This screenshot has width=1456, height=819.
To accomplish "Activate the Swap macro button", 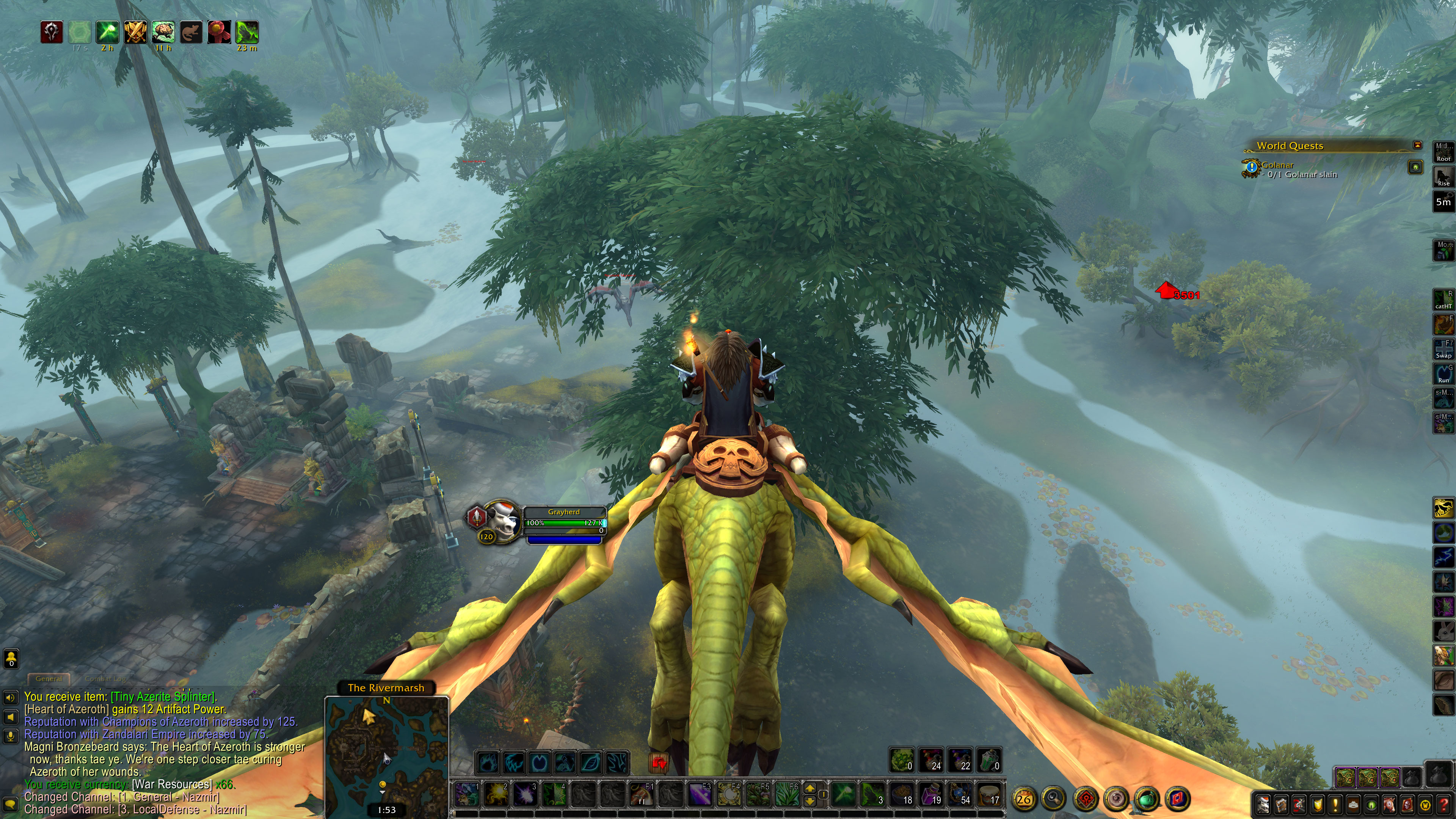I will pyautogui.click(x=1443, y=349).
